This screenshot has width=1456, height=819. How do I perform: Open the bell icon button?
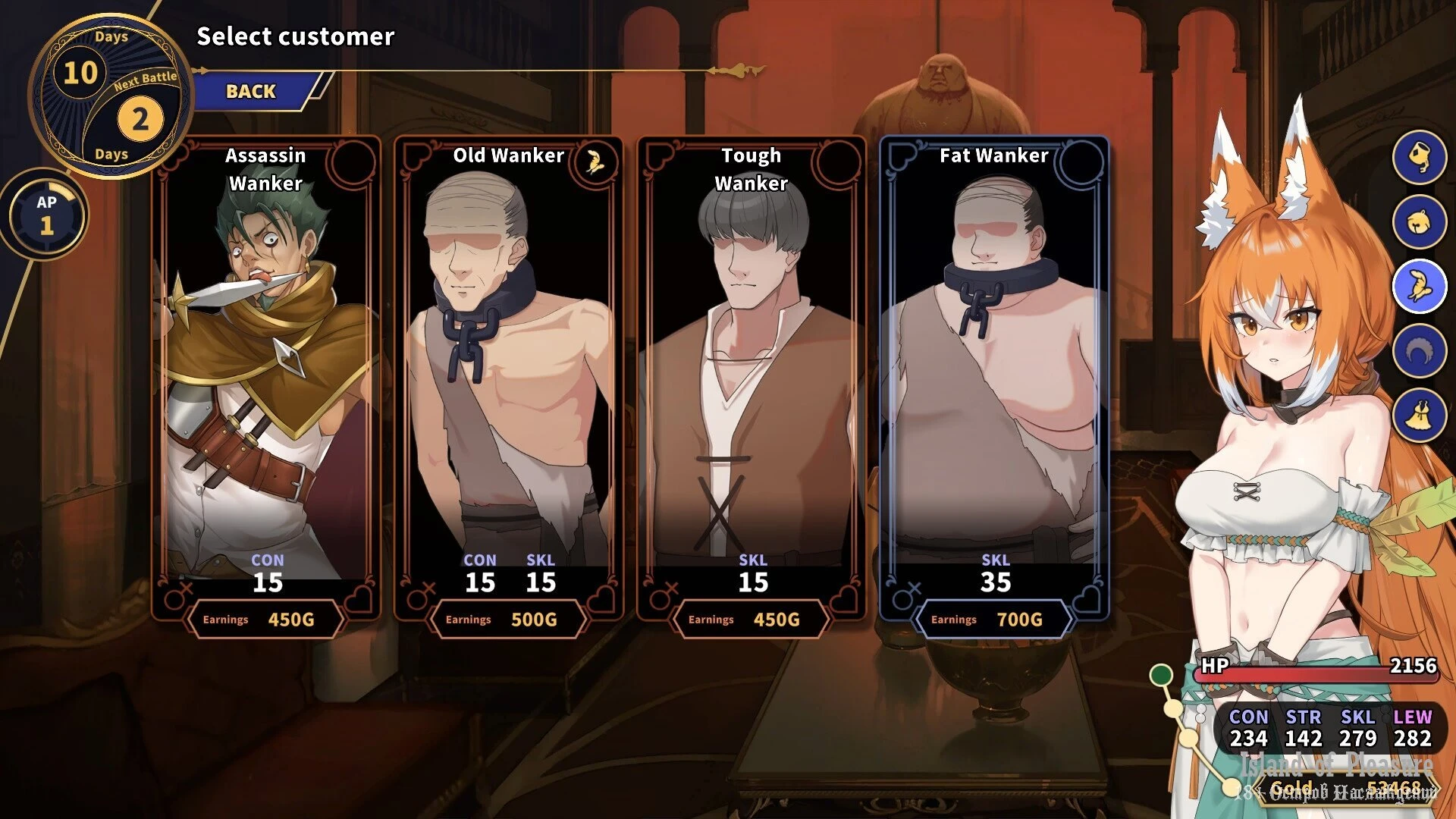[x=1419, y=221]
